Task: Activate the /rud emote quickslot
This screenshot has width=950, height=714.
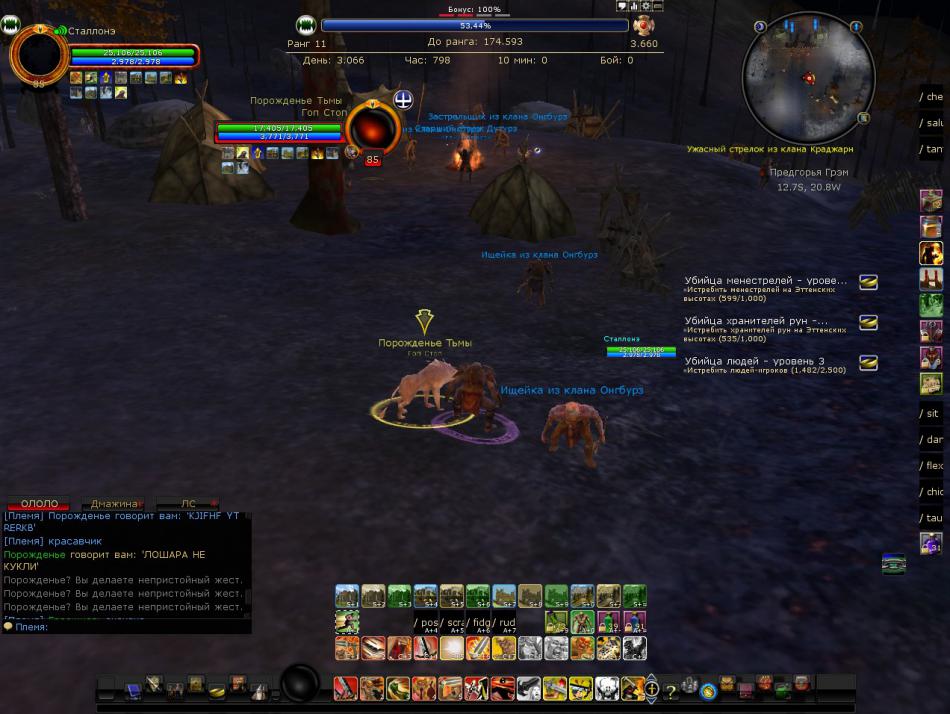Action: [507, 623]
